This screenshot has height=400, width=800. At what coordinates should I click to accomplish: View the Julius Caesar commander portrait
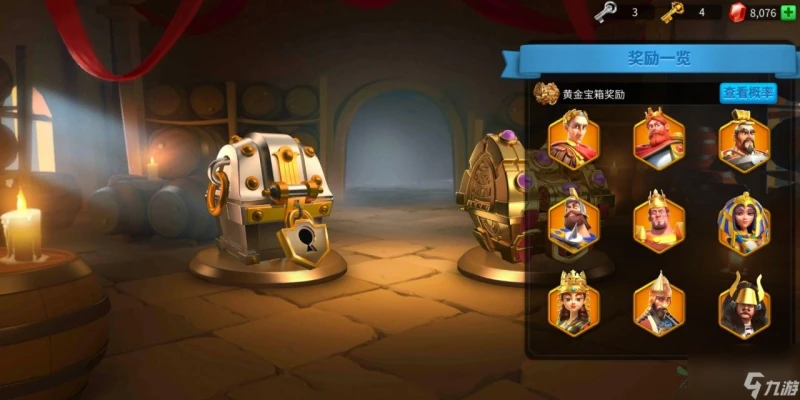[573, 142]
